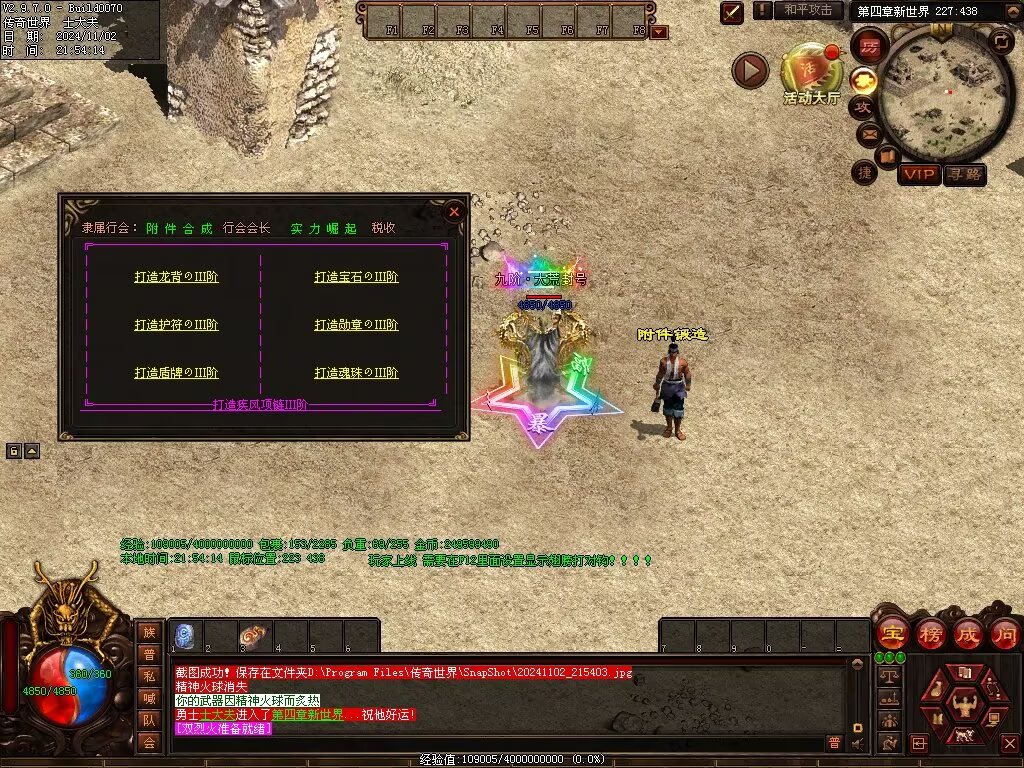Image resolution: width=1024 pixels, height=768 pixels.
Task: Close the accessory forging dialog
Action: pos(454,212)
